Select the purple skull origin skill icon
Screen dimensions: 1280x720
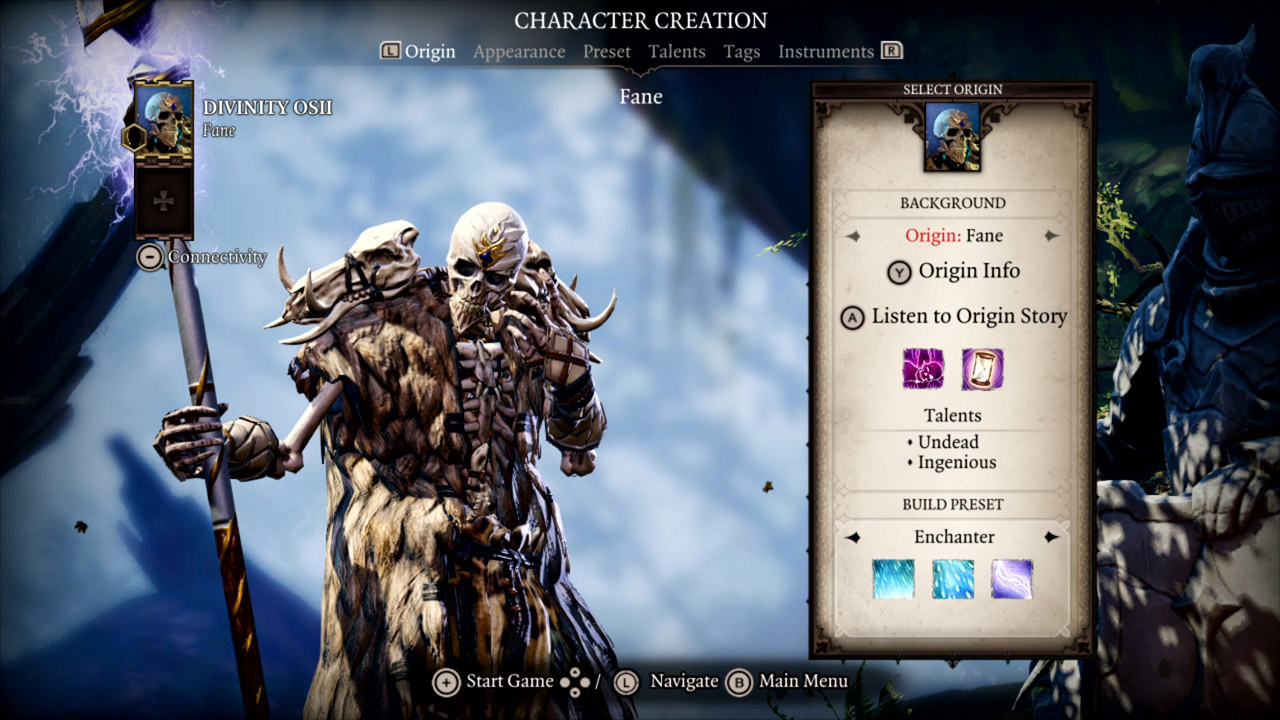(923, 369)
